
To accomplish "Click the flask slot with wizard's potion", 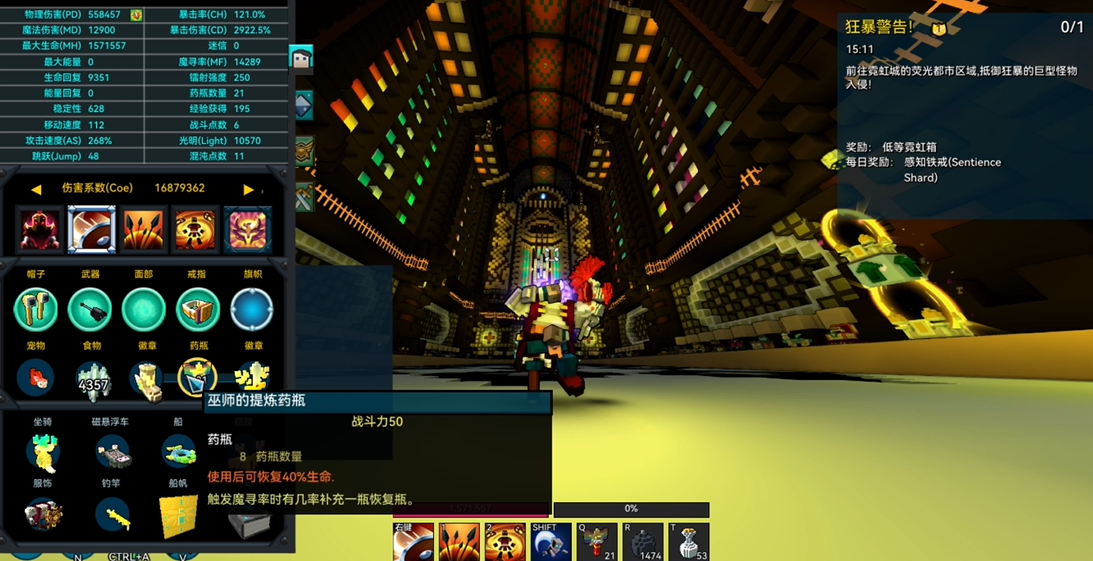I will tap(198, 377).
